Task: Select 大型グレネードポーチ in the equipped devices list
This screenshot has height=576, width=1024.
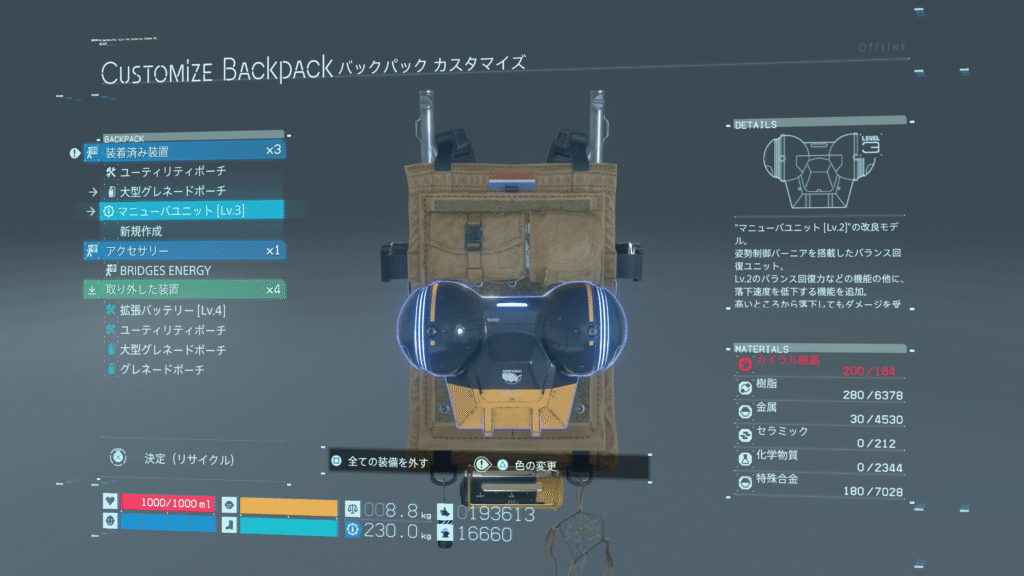Action: 172,191
